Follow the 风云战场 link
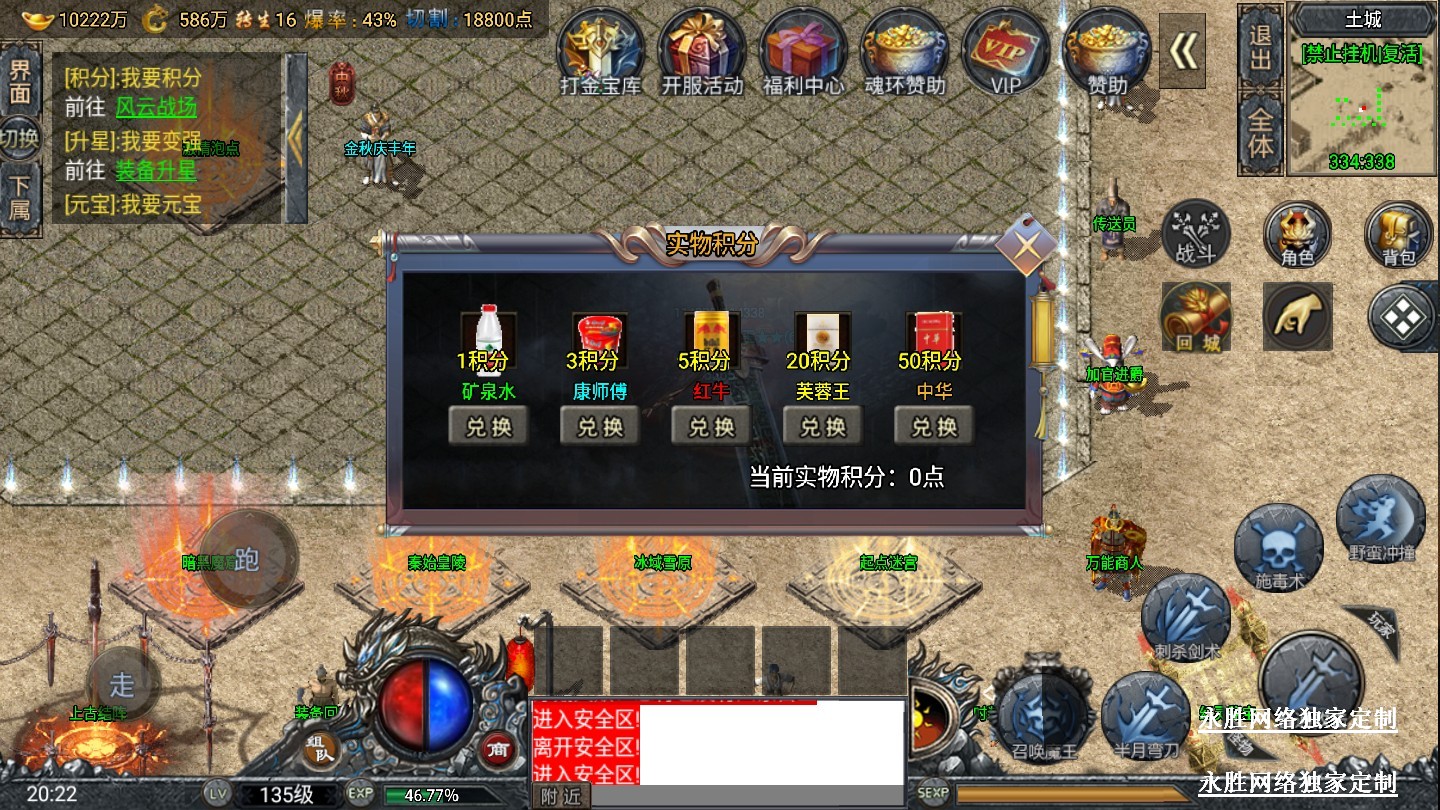The width and height of the screenshot is (1440, 810). tap(156, 107)
